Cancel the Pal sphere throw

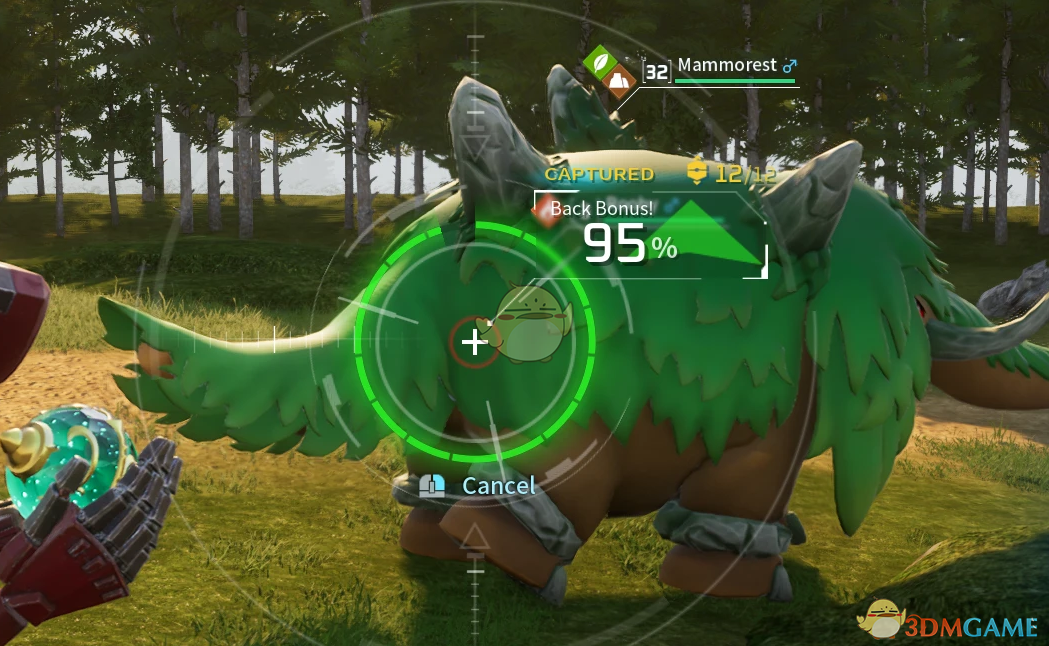(497, 486)
